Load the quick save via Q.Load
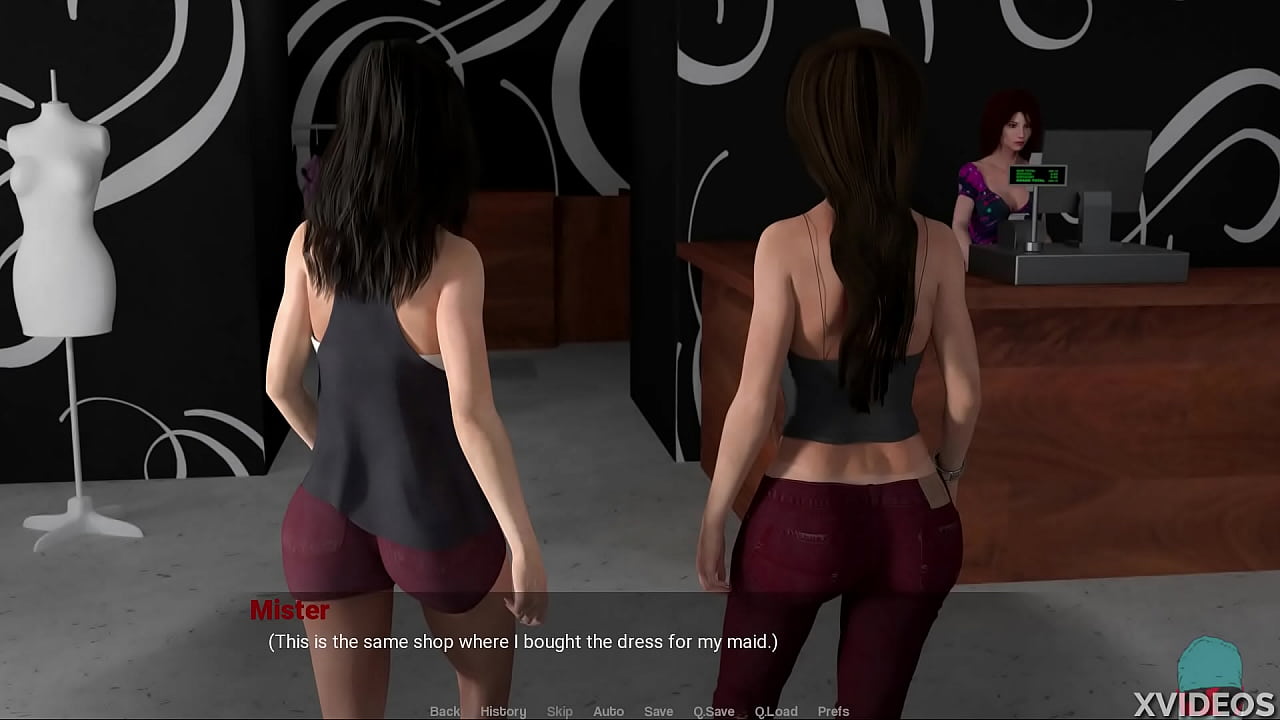The width and height of the screenshot is (1280, 720). (777, 711)
